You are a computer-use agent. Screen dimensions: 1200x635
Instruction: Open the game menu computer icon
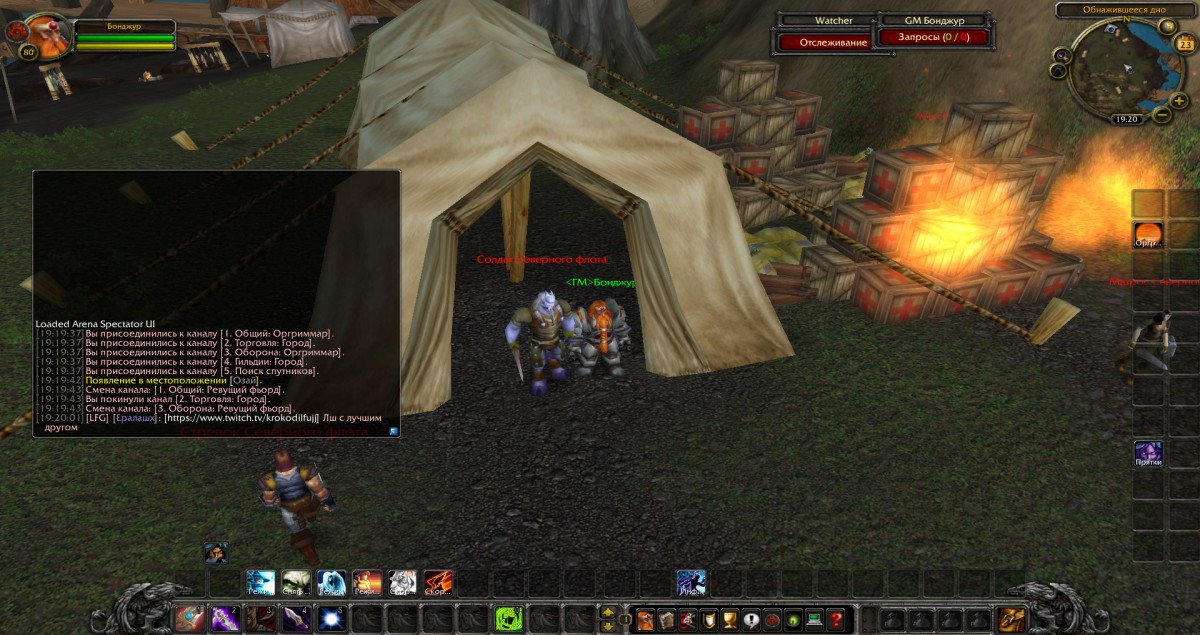814,620
